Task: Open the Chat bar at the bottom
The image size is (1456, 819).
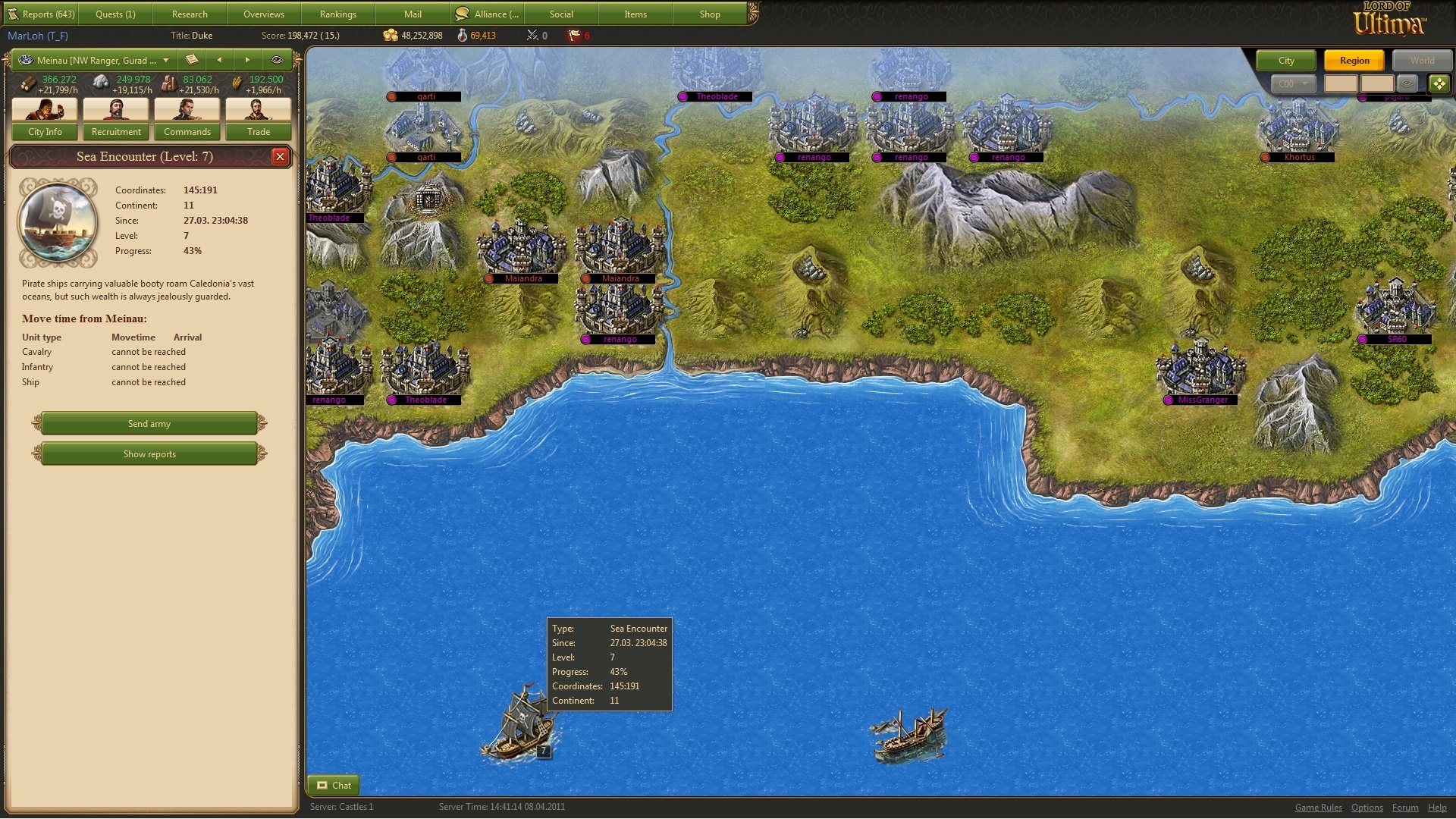Action: point(334,785)
